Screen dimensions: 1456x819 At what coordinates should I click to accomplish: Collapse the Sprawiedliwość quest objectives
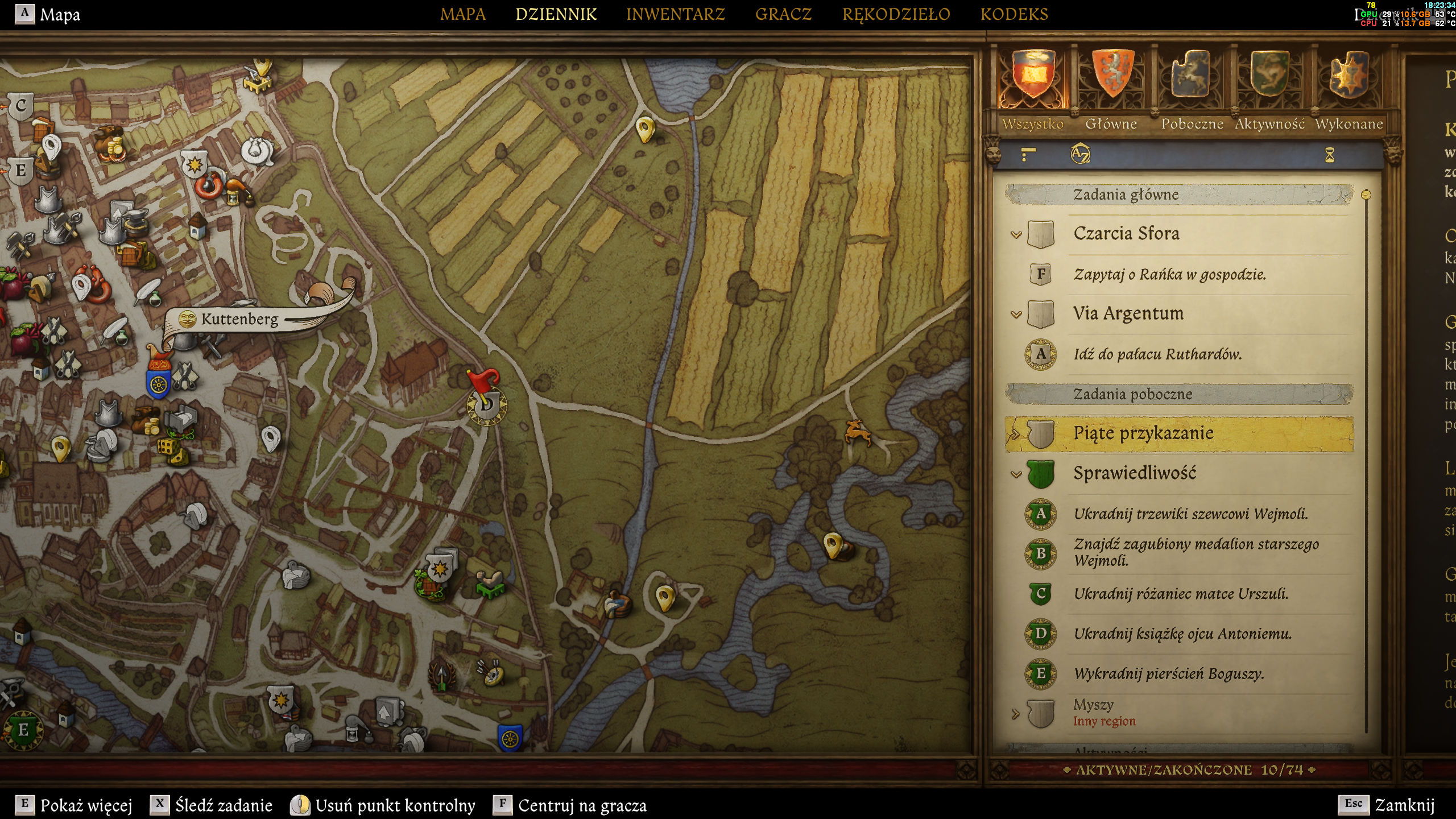[x=1016, y=474]
